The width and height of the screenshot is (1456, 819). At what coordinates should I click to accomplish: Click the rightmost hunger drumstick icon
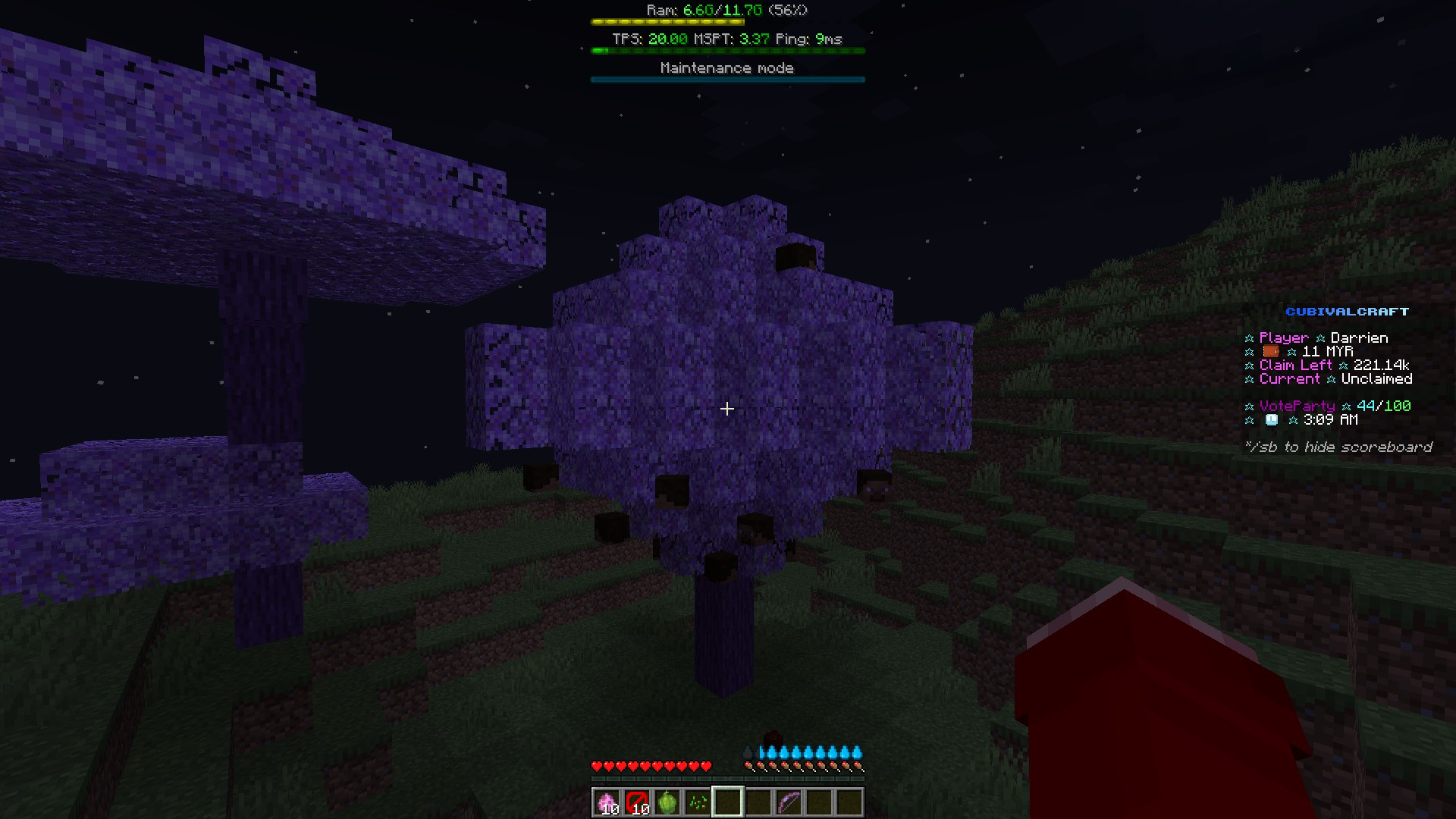tap(859, 766)
